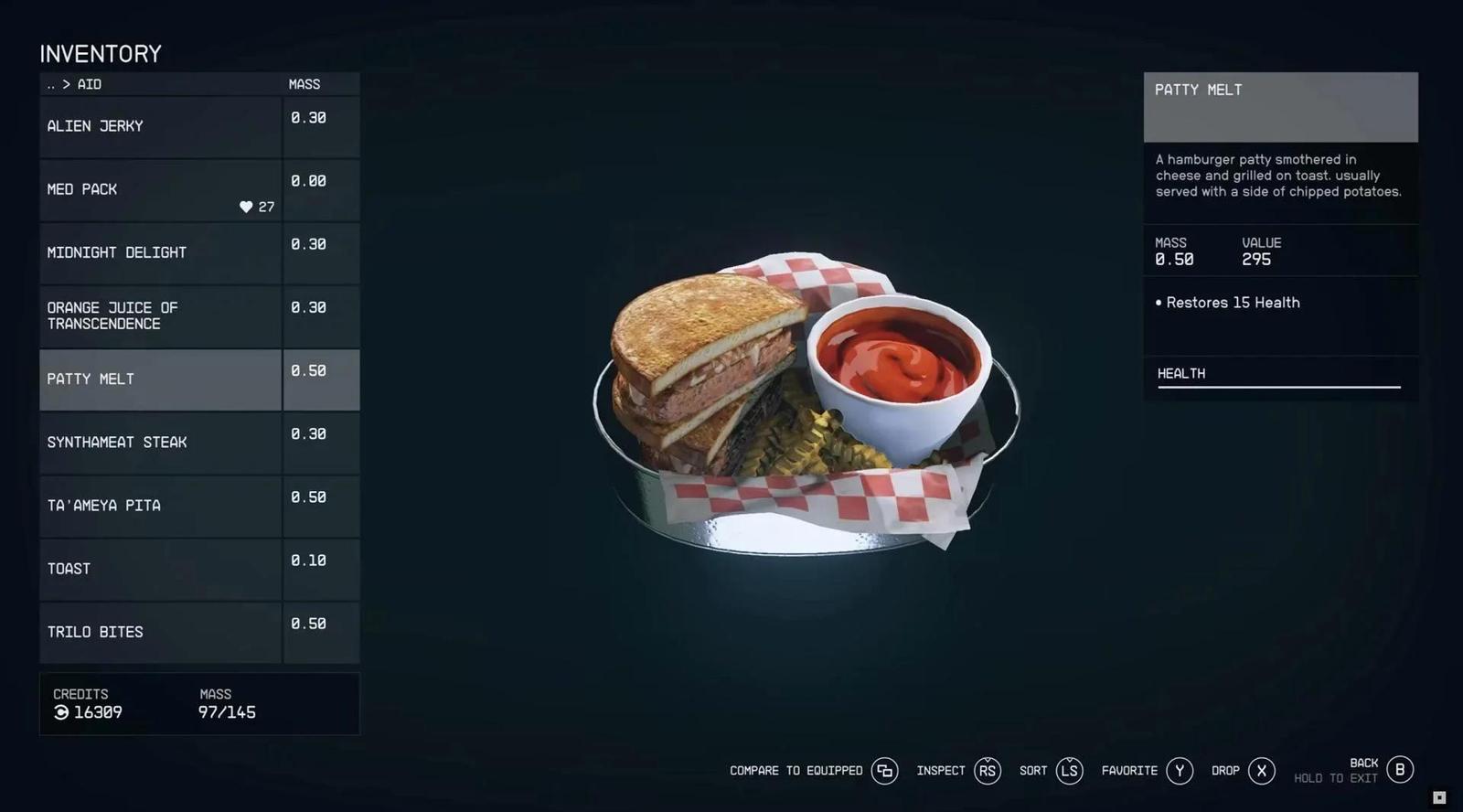This screenshot has height=812, width=1463.
Task: Select Alien Jerky from the inventory list
Action: coord(160,125)
